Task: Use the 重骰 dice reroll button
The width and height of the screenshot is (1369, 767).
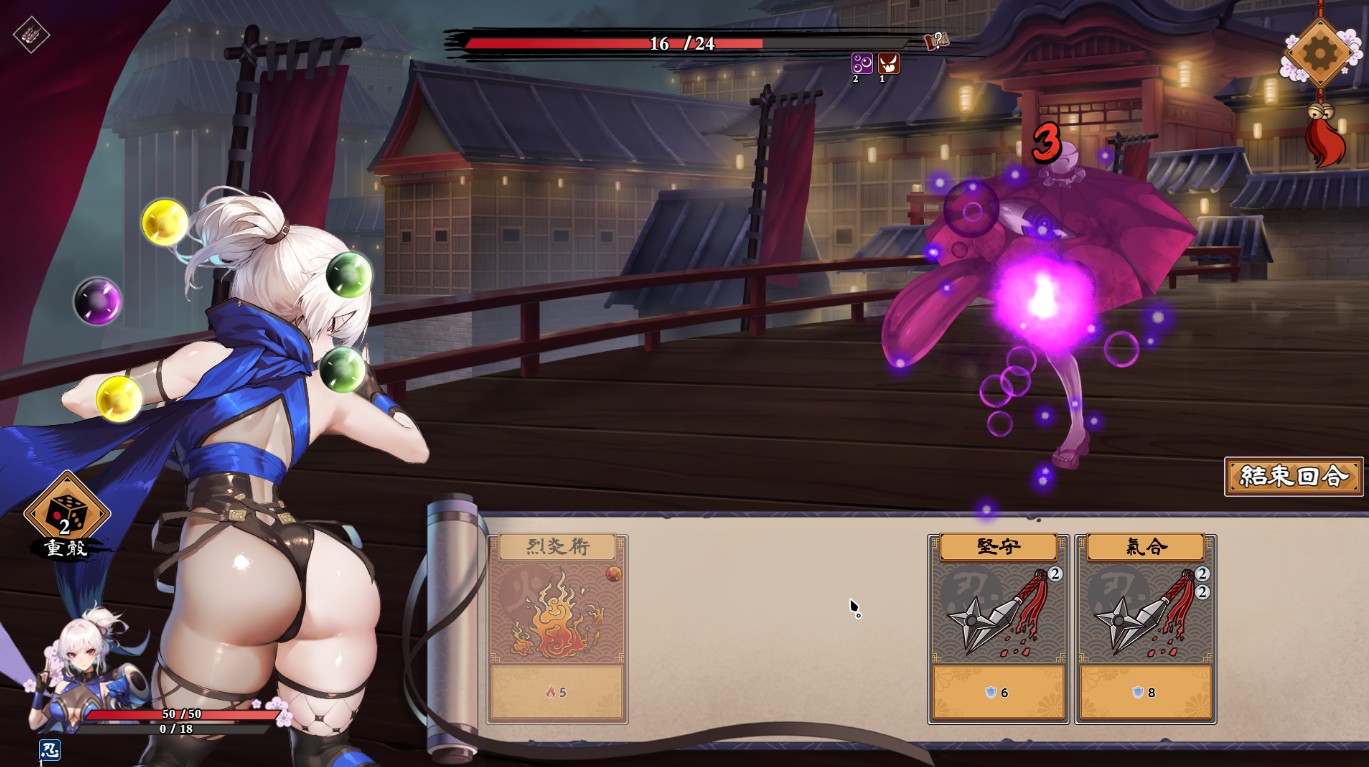Action: pyautogui.click(x=66, y=514)
